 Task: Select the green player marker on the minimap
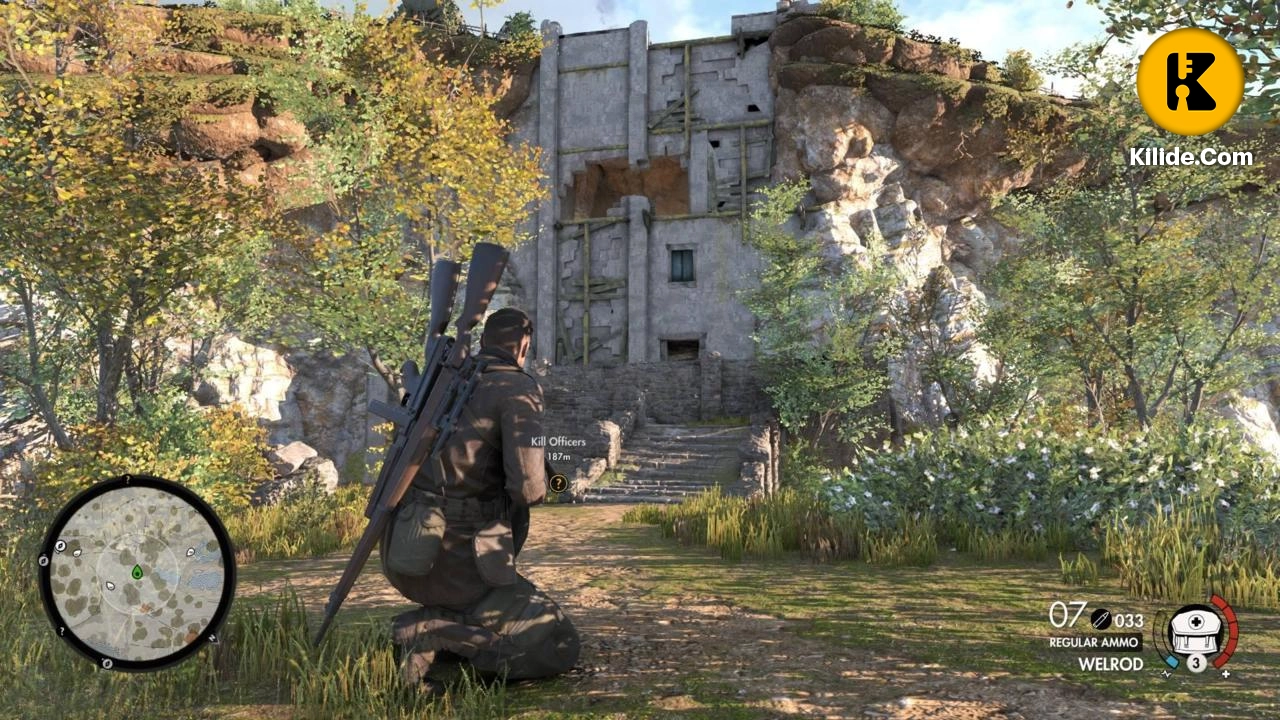coord(138,572)
